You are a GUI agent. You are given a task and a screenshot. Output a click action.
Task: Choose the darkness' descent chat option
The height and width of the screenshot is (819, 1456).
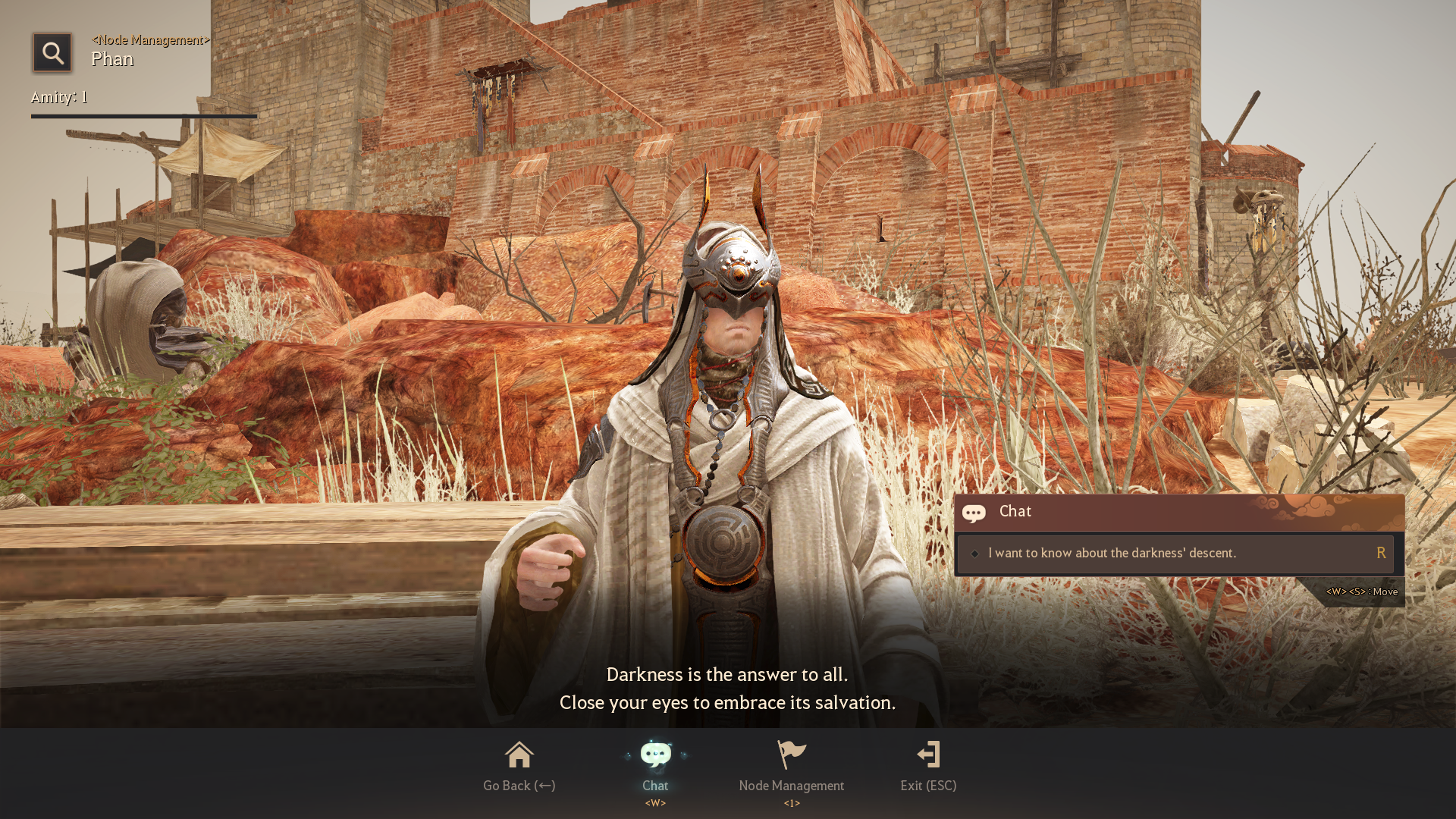click(1175, 554)
